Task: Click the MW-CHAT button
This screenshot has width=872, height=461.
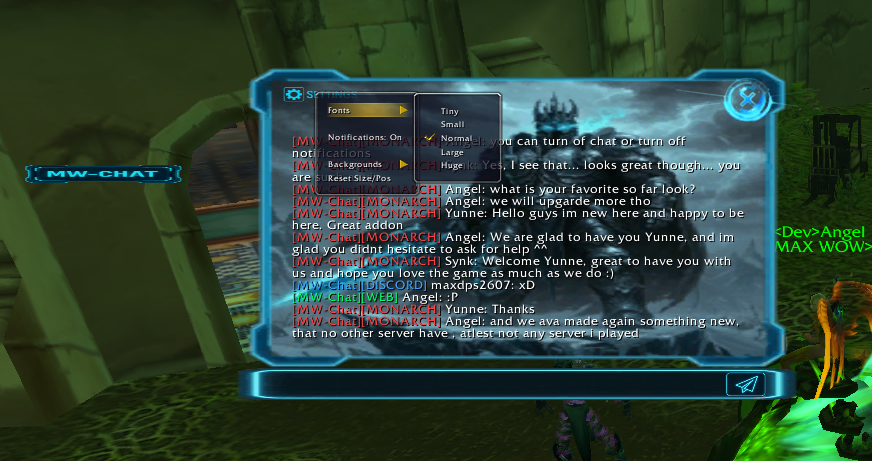Action: 104,174
